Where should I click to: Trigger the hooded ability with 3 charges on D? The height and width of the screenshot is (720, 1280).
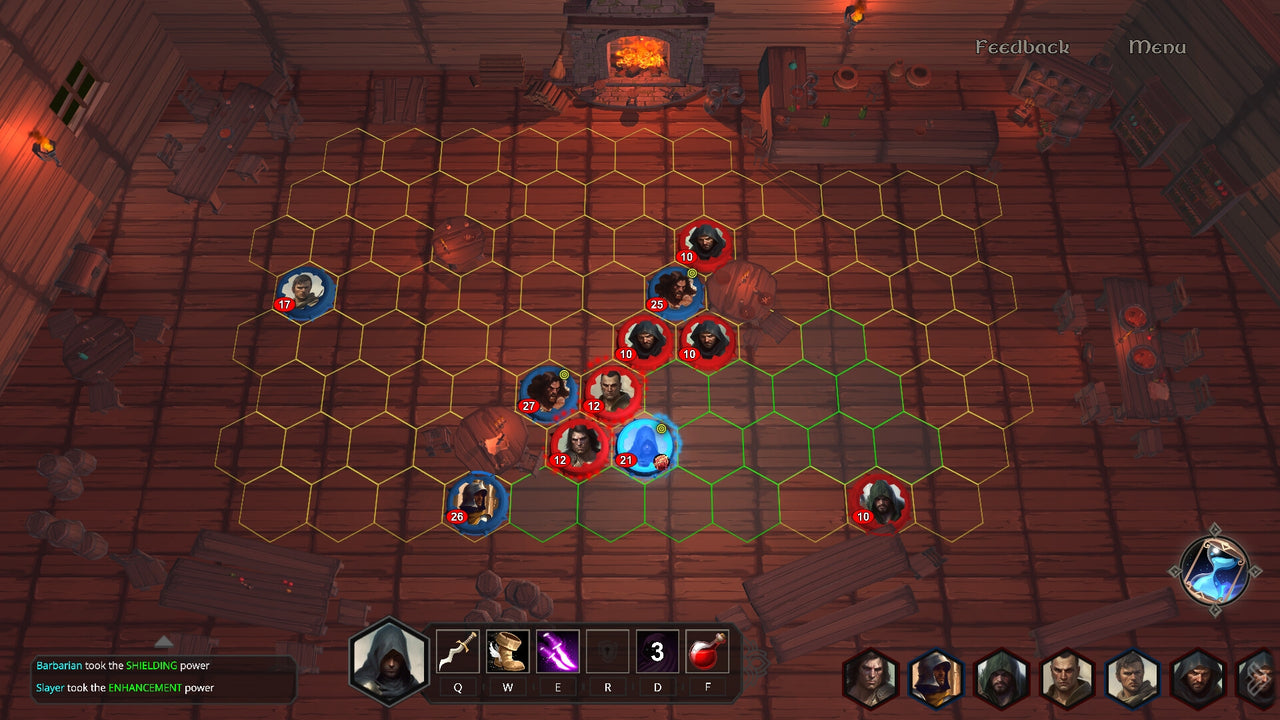pos(658,652)
